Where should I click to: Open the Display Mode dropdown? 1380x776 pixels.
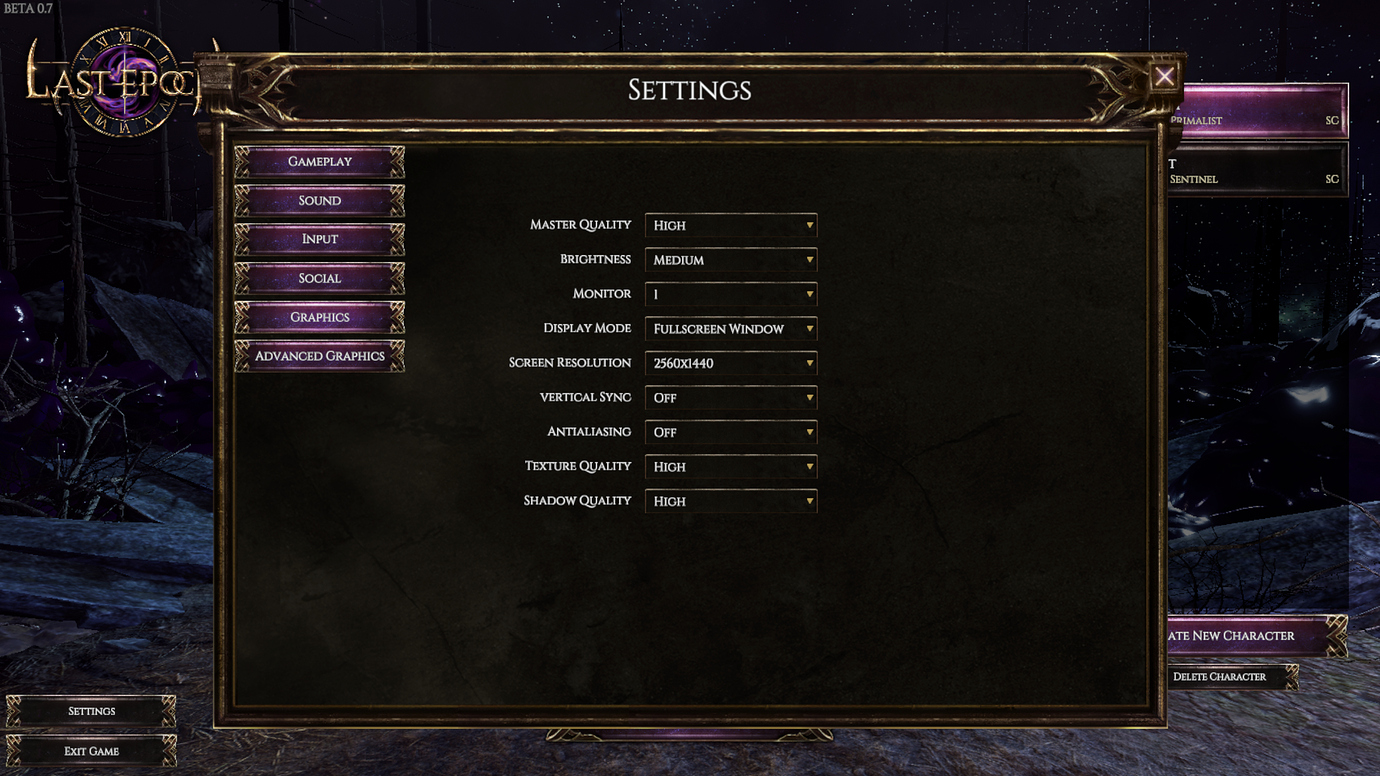click(731, 328)
